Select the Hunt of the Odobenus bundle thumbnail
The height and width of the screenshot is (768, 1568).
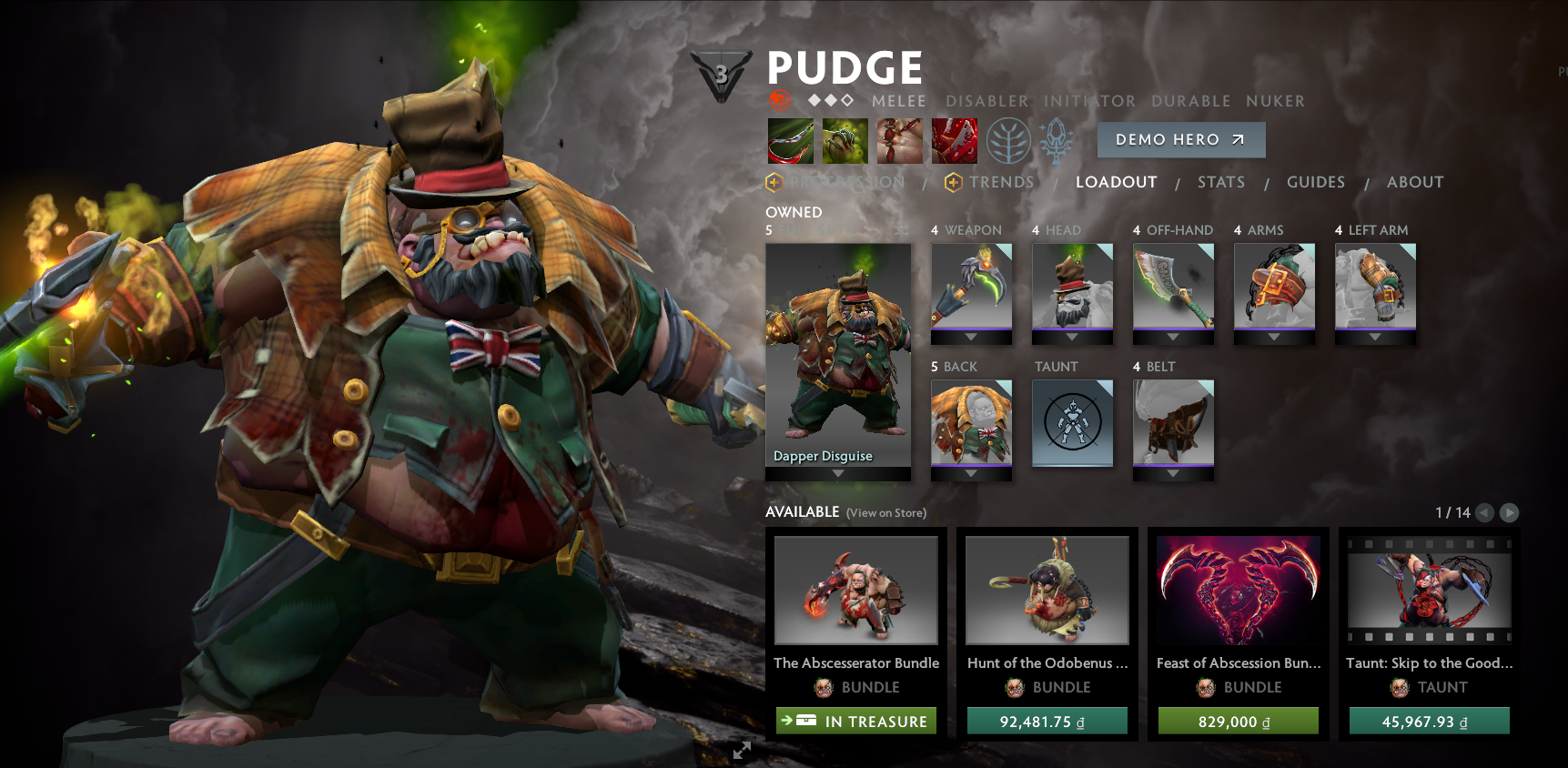click(x=1047, y=590)
